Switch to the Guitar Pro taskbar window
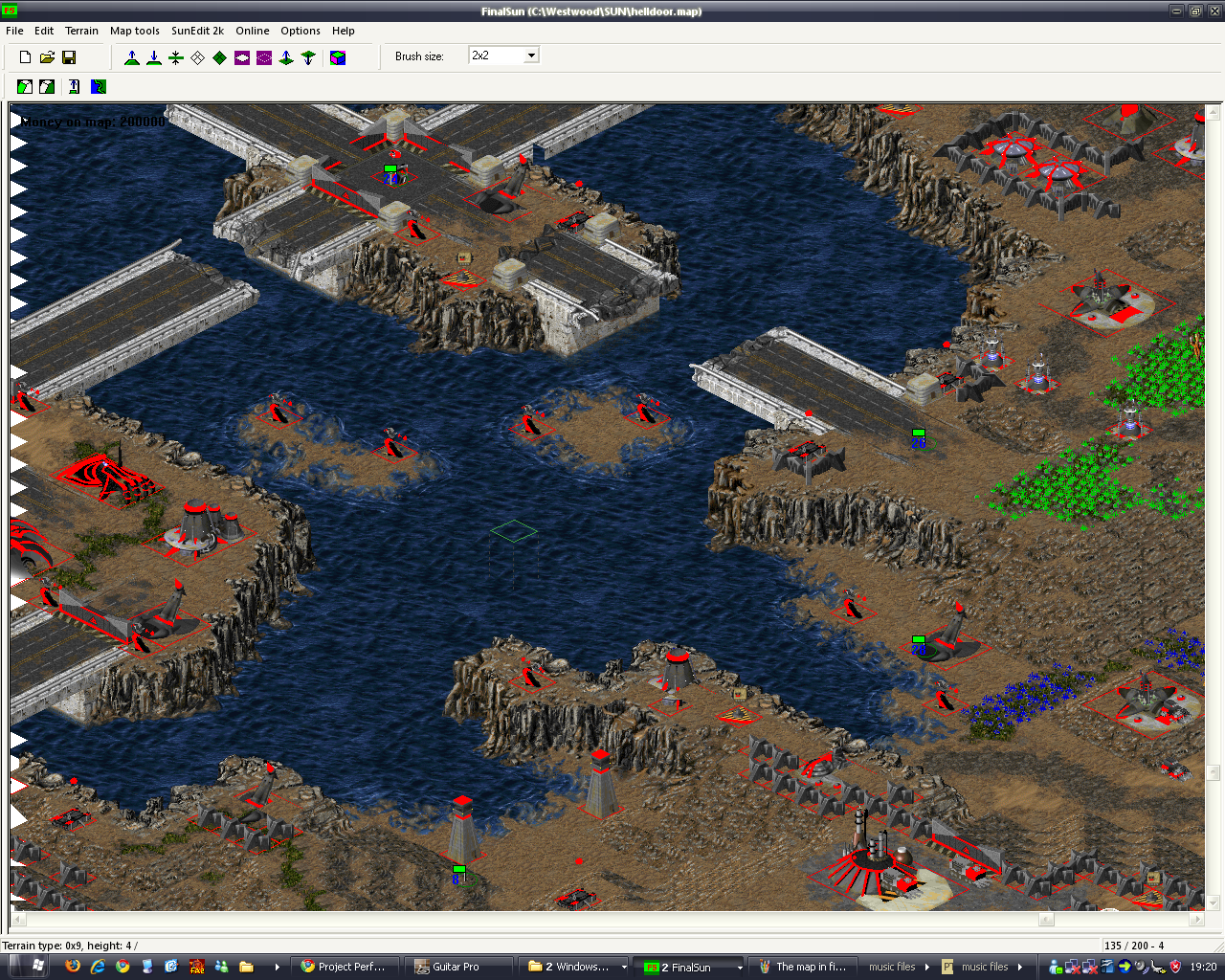The image size is (1225, 980). coord(457,966)
